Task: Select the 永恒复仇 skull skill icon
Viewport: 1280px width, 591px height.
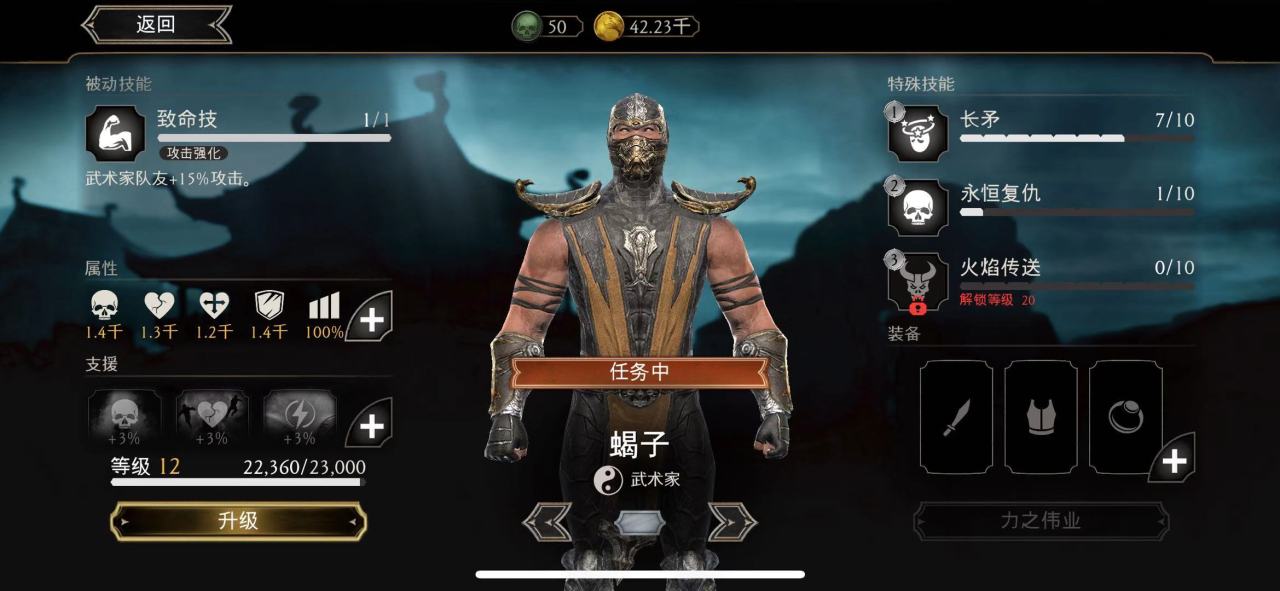Action: click(917, 207)
